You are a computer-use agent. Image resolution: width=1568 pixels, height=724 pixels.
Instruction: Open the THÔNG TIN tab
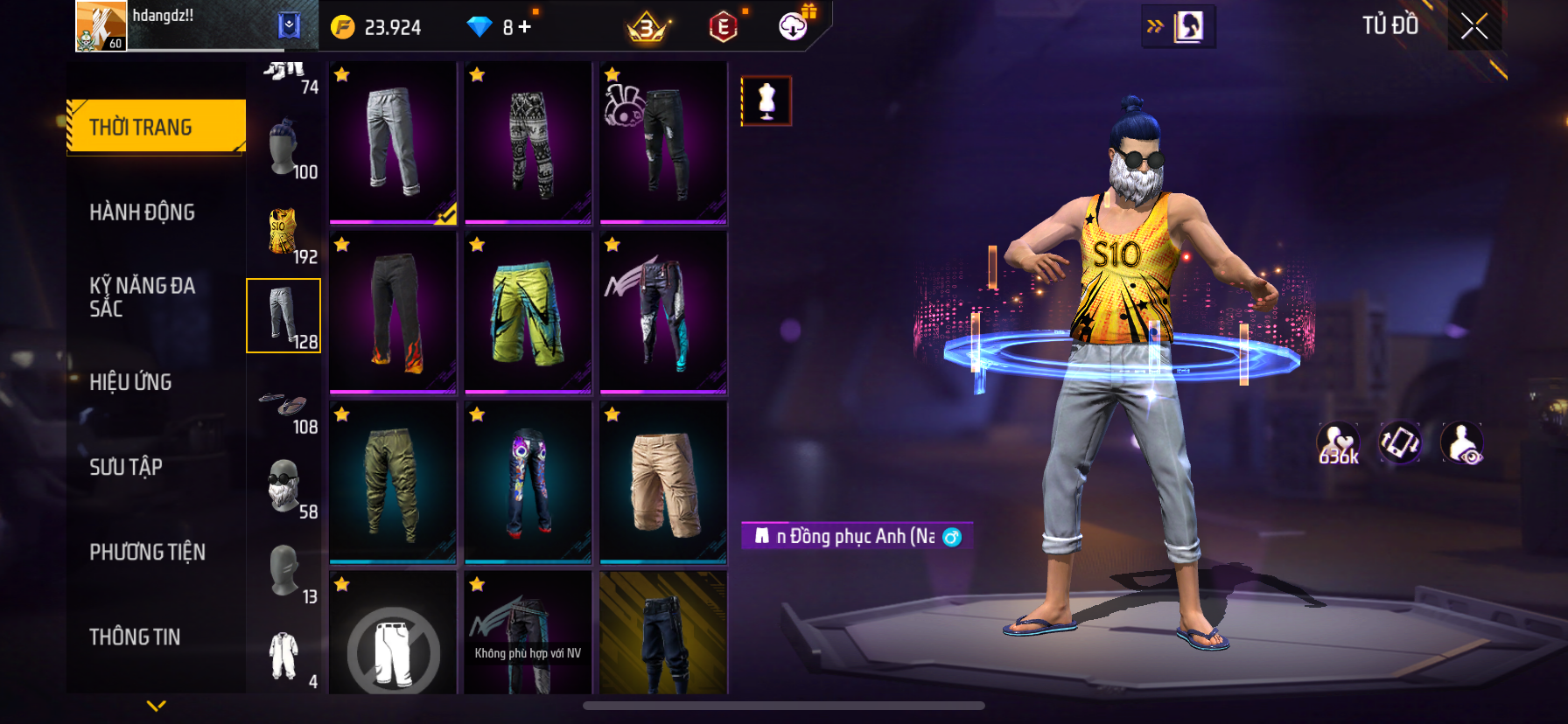coord(135,637)
